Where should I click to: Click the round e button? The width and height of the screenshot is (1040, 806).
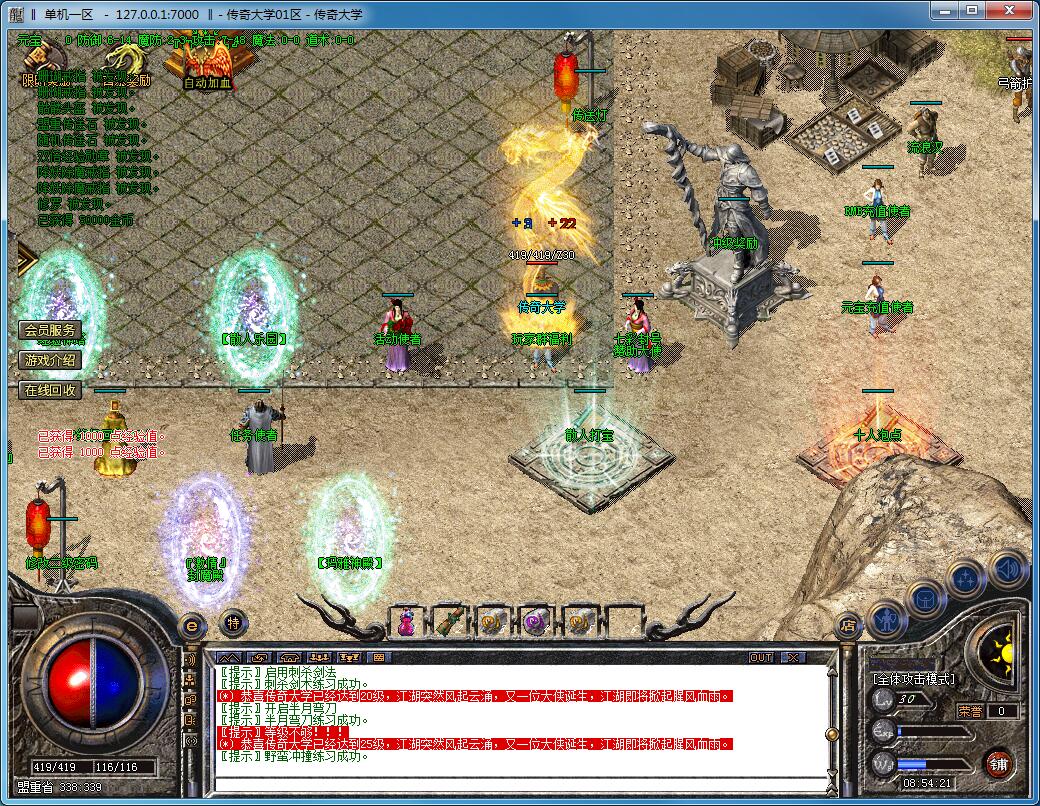(x=191, y=625)
